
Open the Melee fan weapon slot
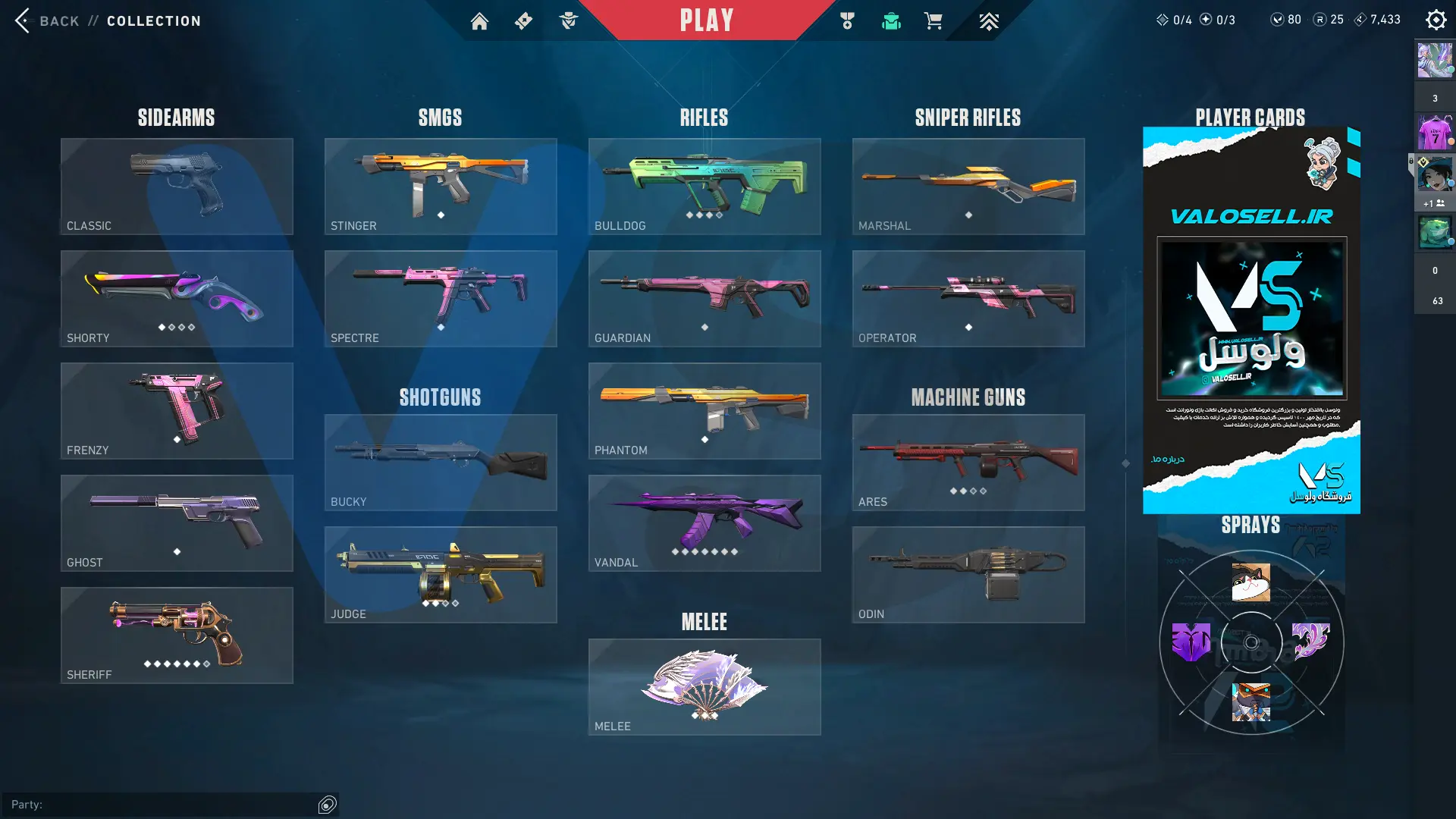click(704, 686)
